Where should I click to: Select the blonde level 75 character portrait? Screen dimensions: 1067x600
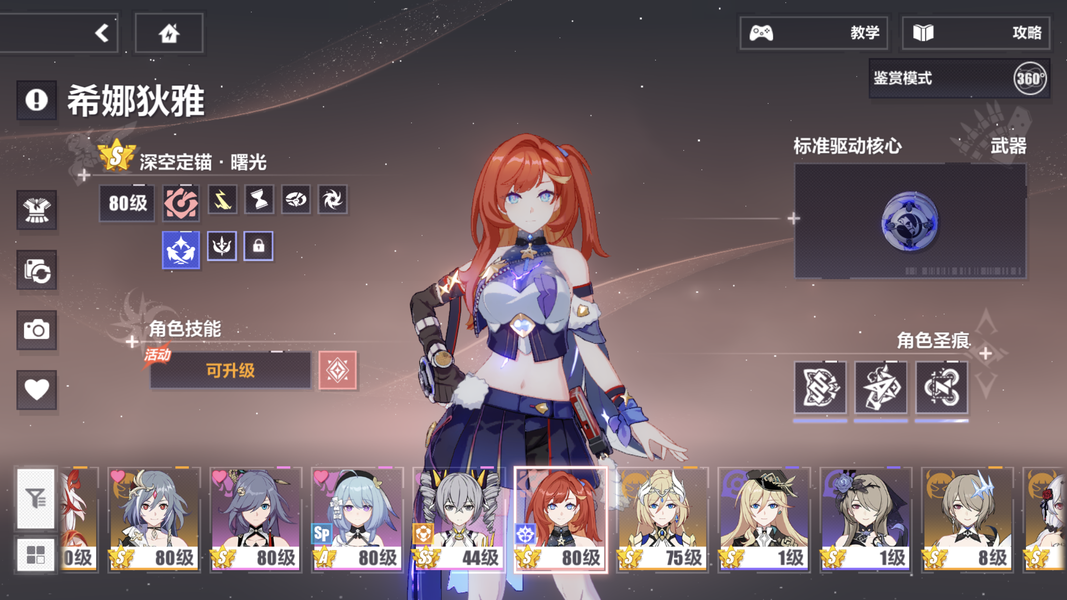[661, 520]
